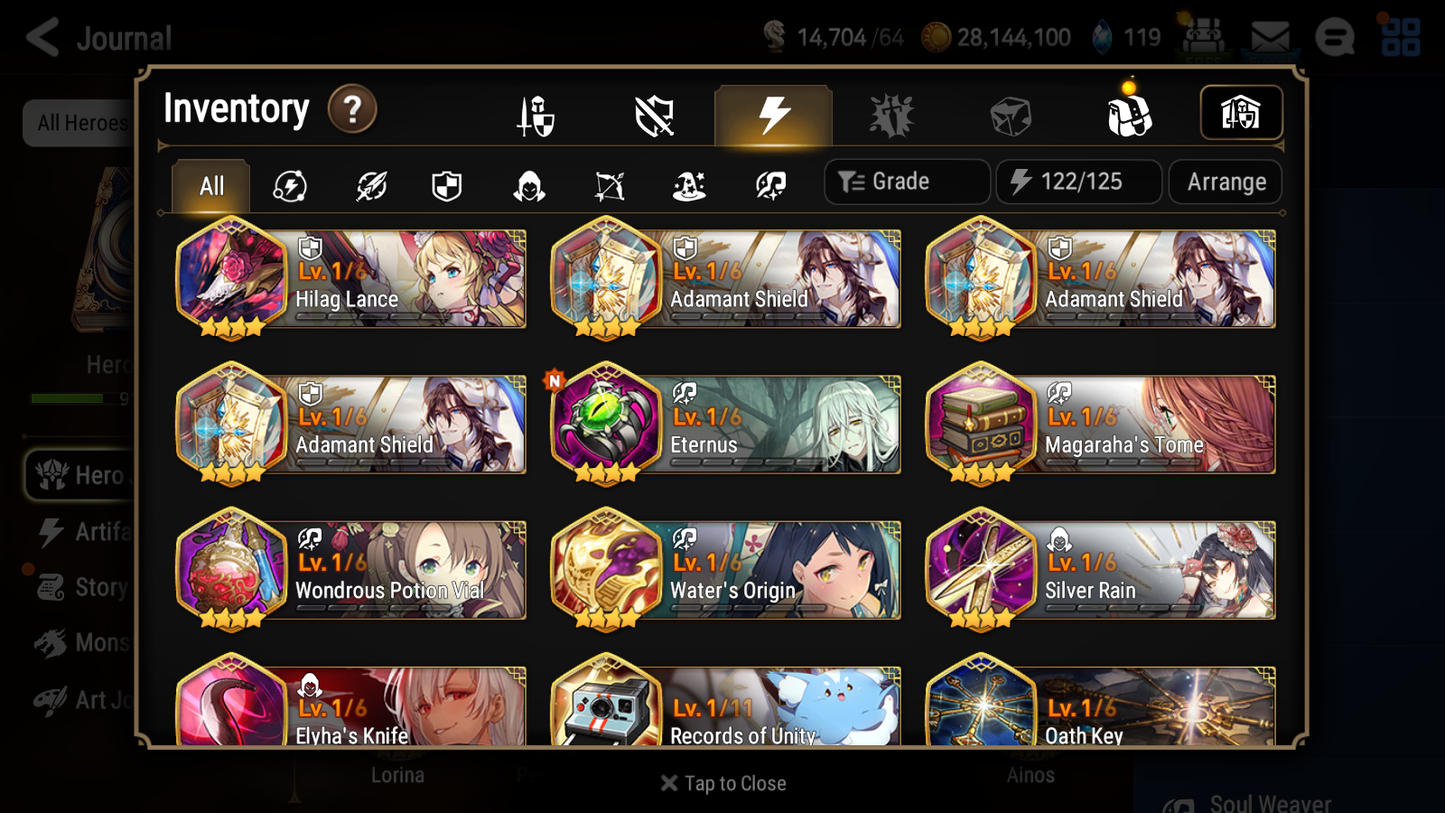Open the restricted equipment inventory tab
Image resolution: width=1445 pixels, height=813 pixels.
click(653, 113)
